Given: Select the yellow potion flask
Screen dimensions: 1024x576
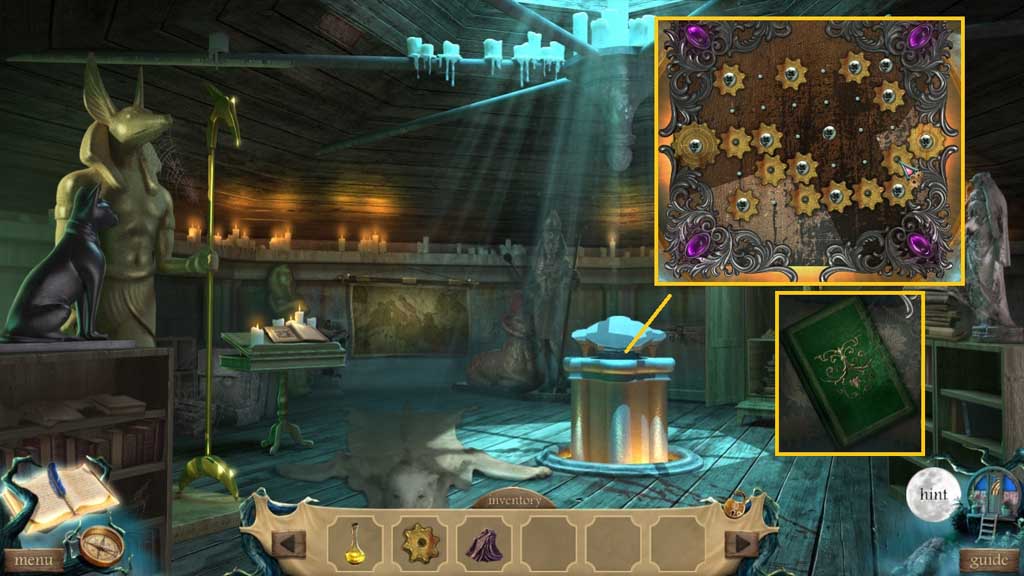Looking at the screenshot, I should (x=355, y=543).
